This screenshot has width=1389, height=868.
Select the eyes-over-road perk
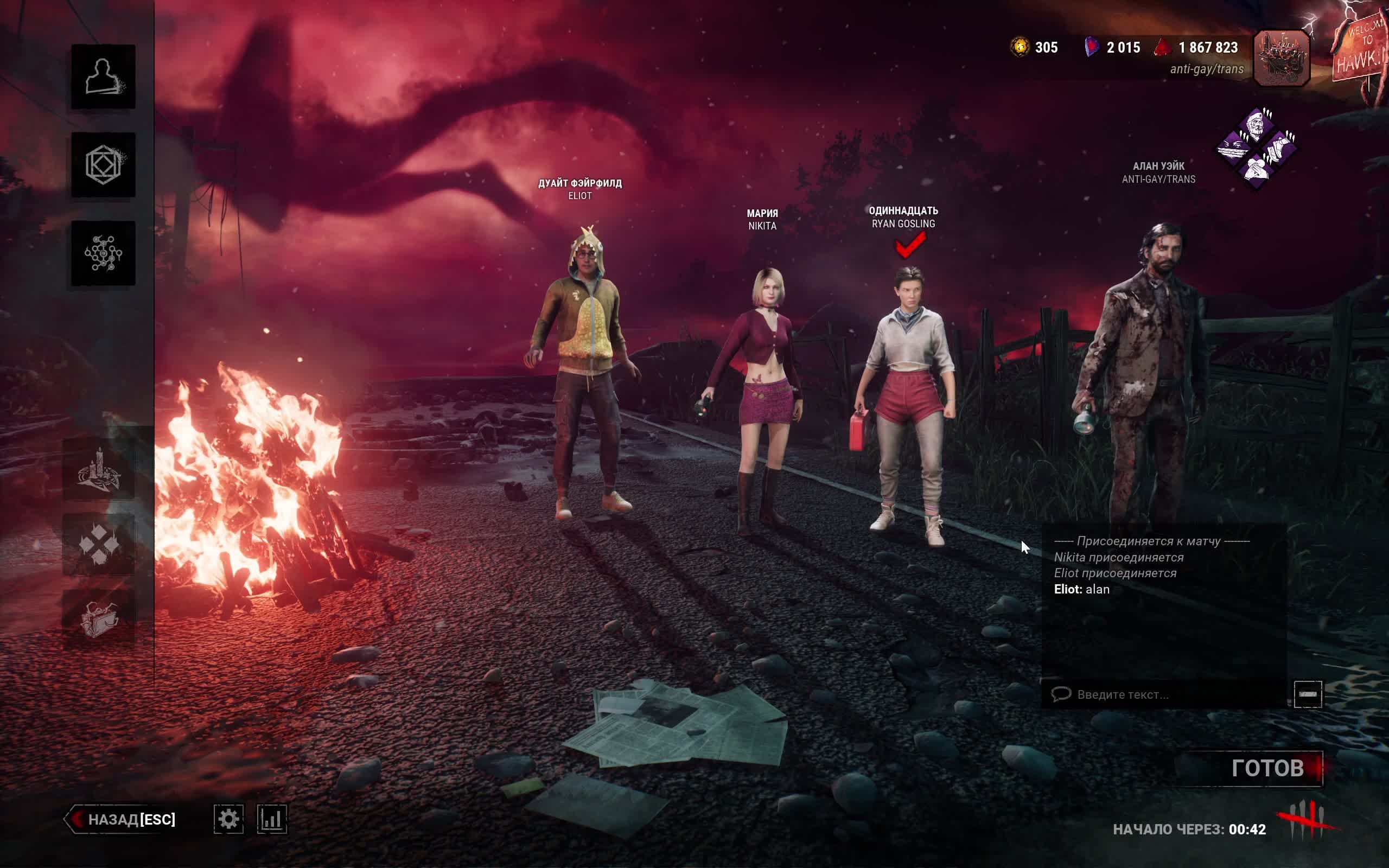pyautogui.click(x=1234, y=148)
